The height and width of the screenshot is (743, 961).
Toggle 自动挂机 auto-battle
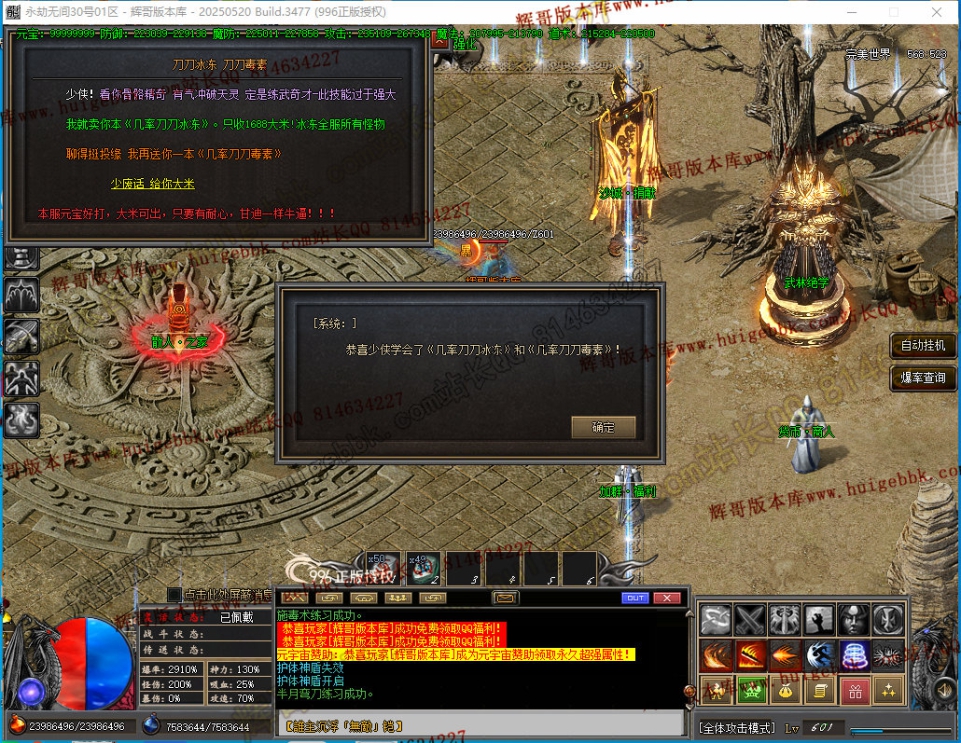922,346
